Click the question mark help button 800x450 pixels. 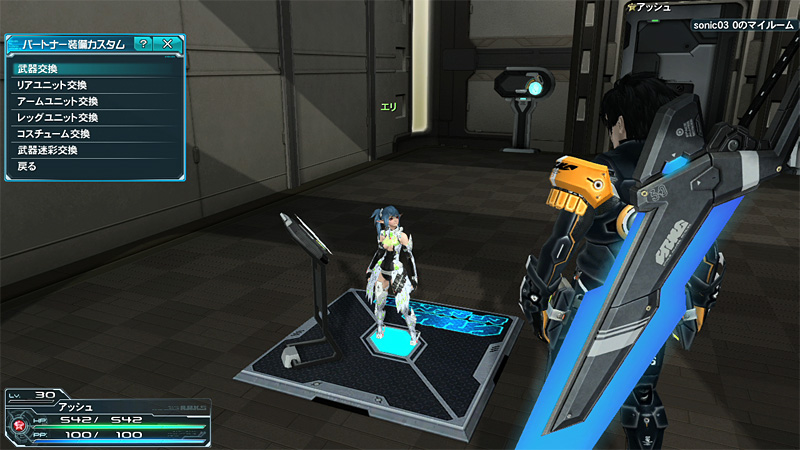pyautogui.click(x=143, y=44)
